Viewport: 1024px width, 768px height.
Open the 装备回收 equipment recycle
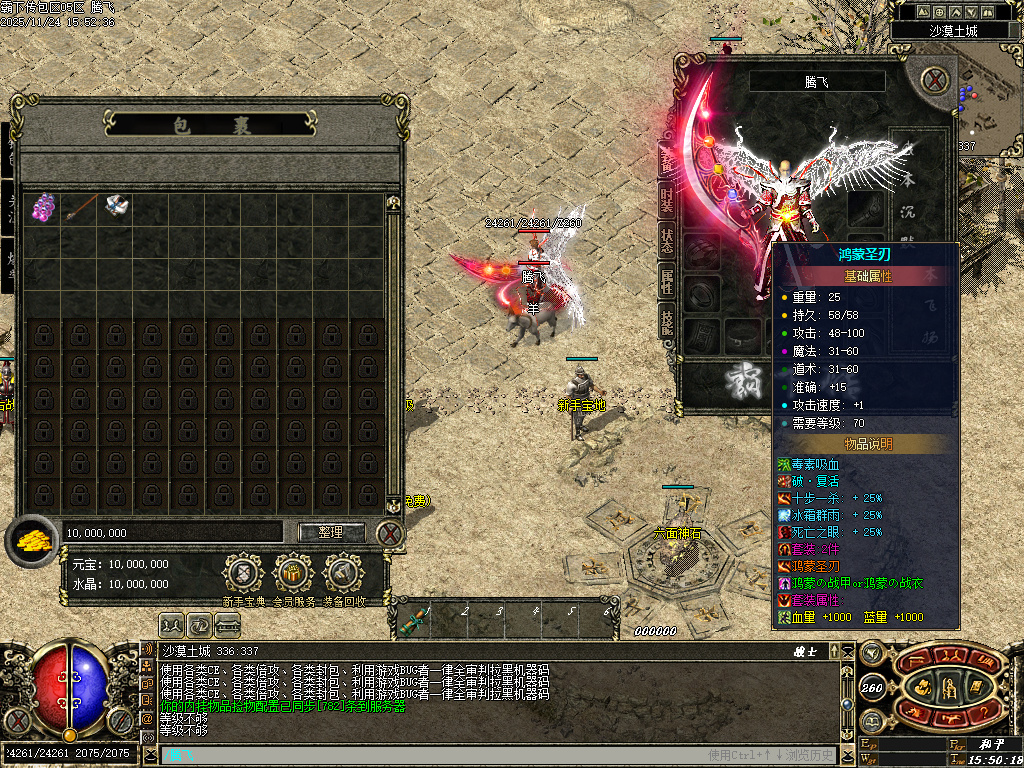click(344, 574)
